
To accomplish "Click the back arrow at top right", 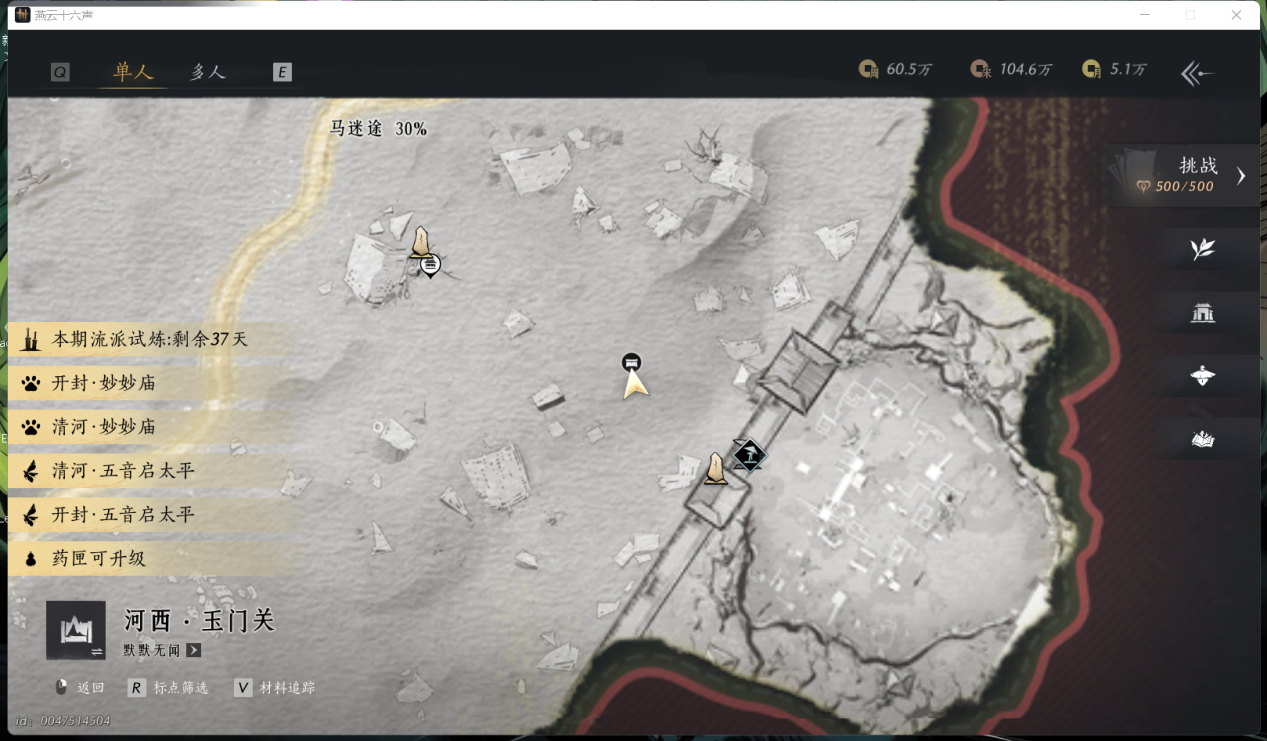I will (1197, 73).
